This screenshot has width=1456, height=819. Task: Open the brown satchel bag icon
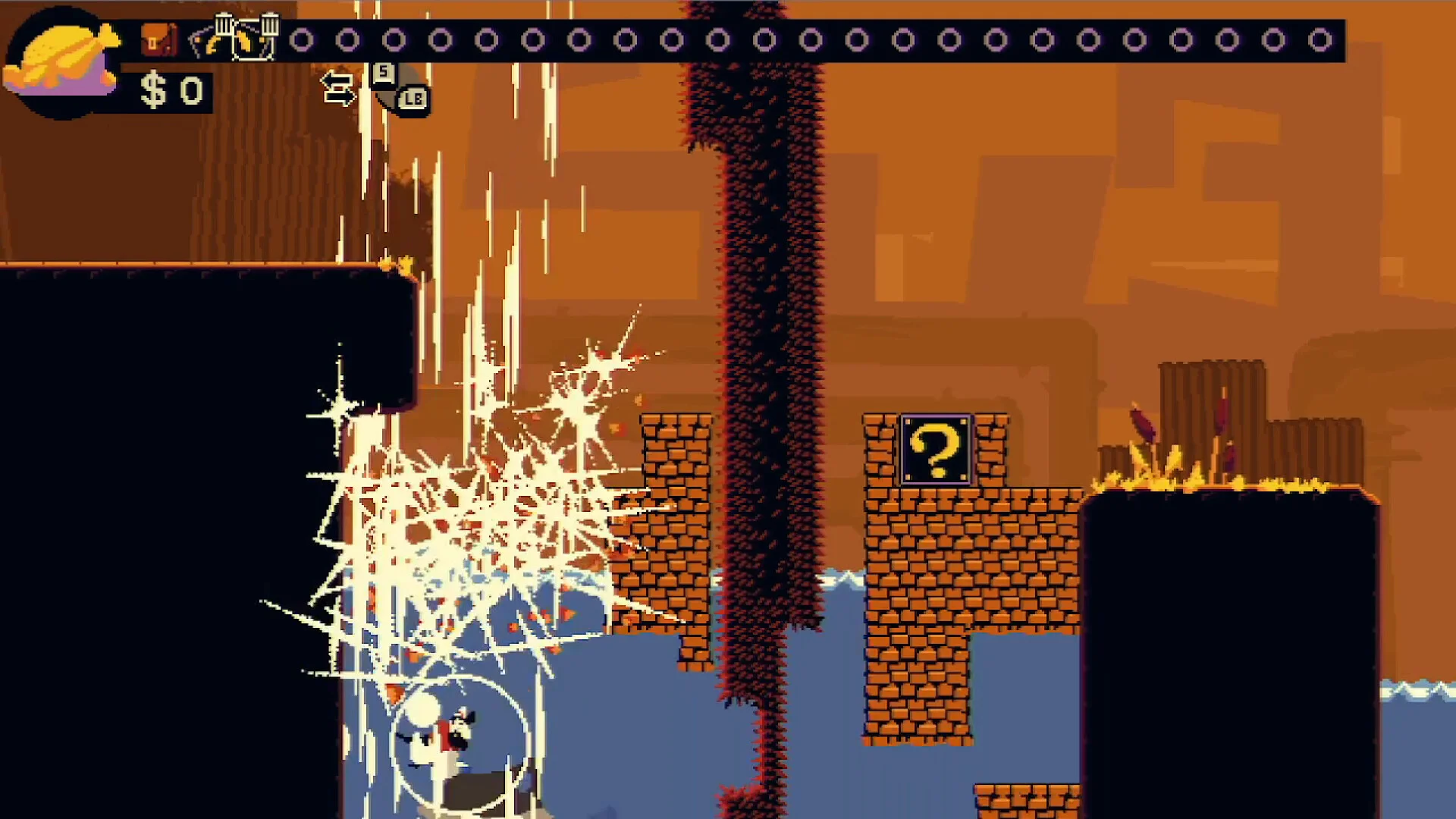(158, 39)
